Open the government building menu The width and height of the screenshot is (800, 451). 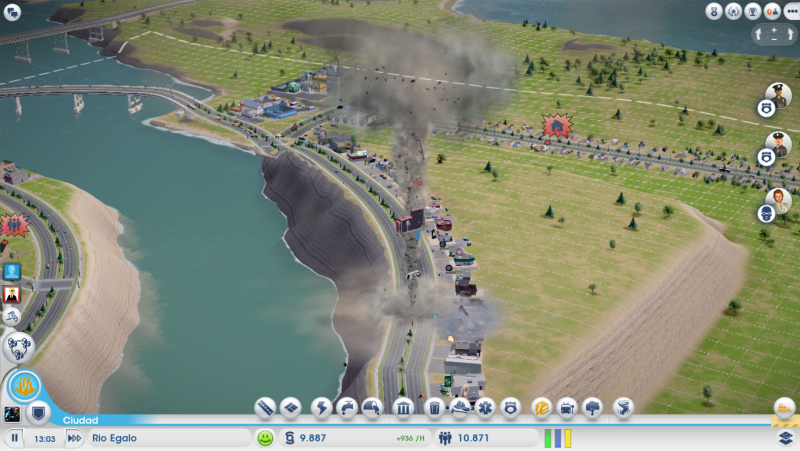coord(403,408)
